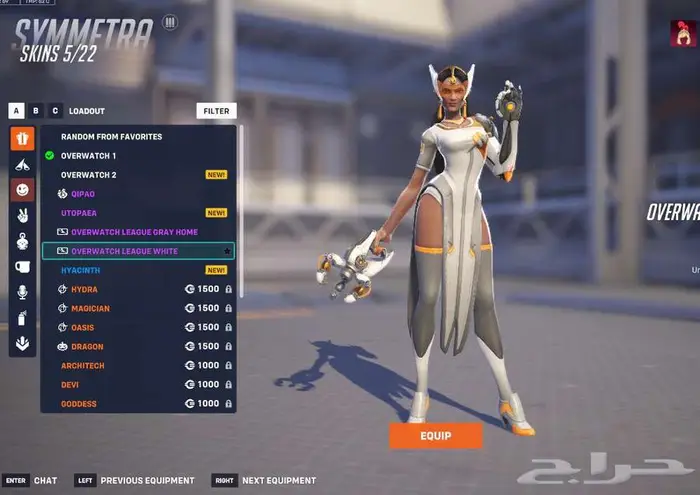This screenshot has width=700, height=495.
Task: Open the victory poses peace-sign category
Action: tap(22, 215)
